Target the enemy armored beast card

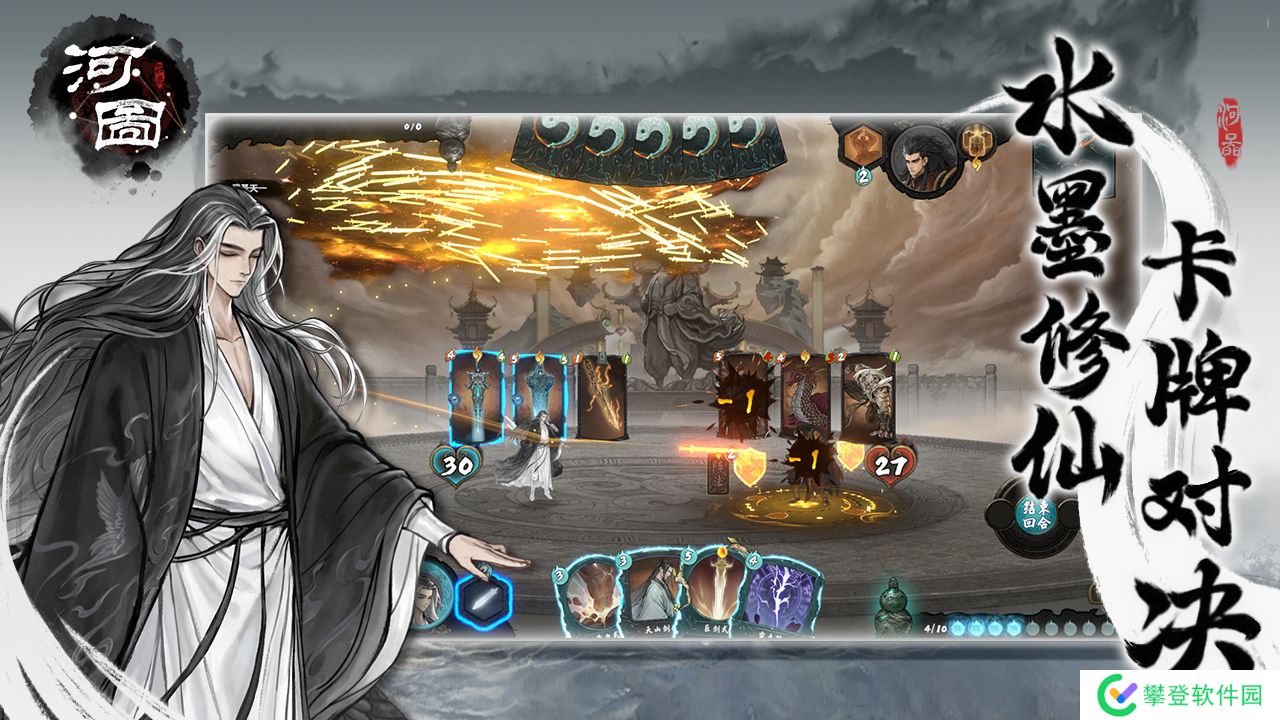point(867,397)
